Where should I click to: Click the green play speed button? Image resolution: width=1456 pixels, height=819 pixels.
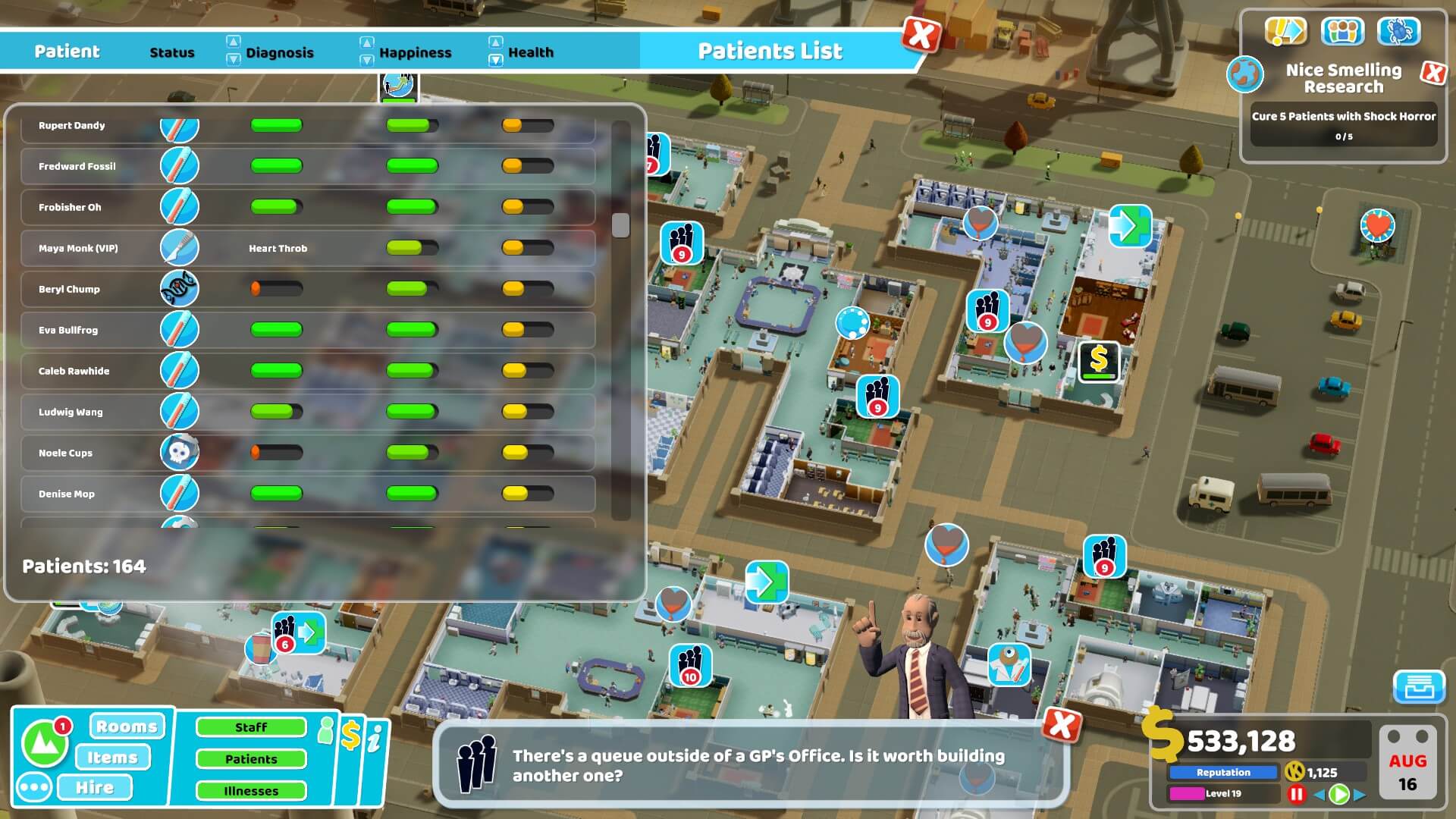pos(1339,794)
